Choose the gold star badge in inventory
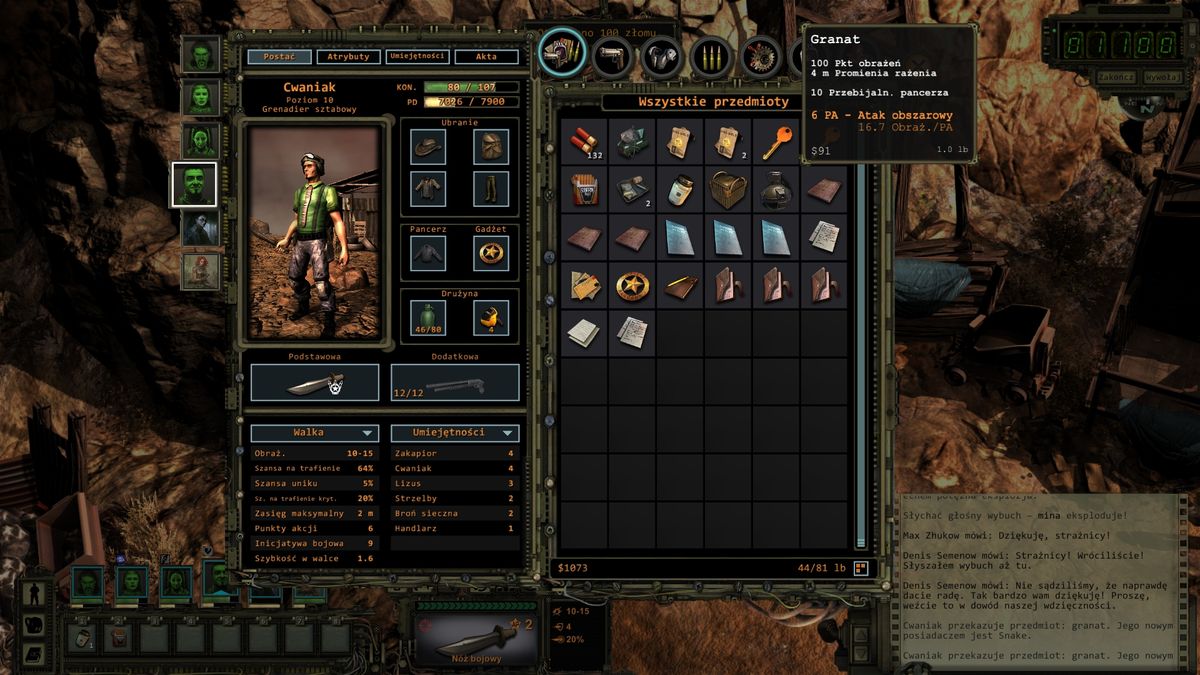Viewport: 1200px width, 675px height. pyautogui.click(x=632, y=286)
